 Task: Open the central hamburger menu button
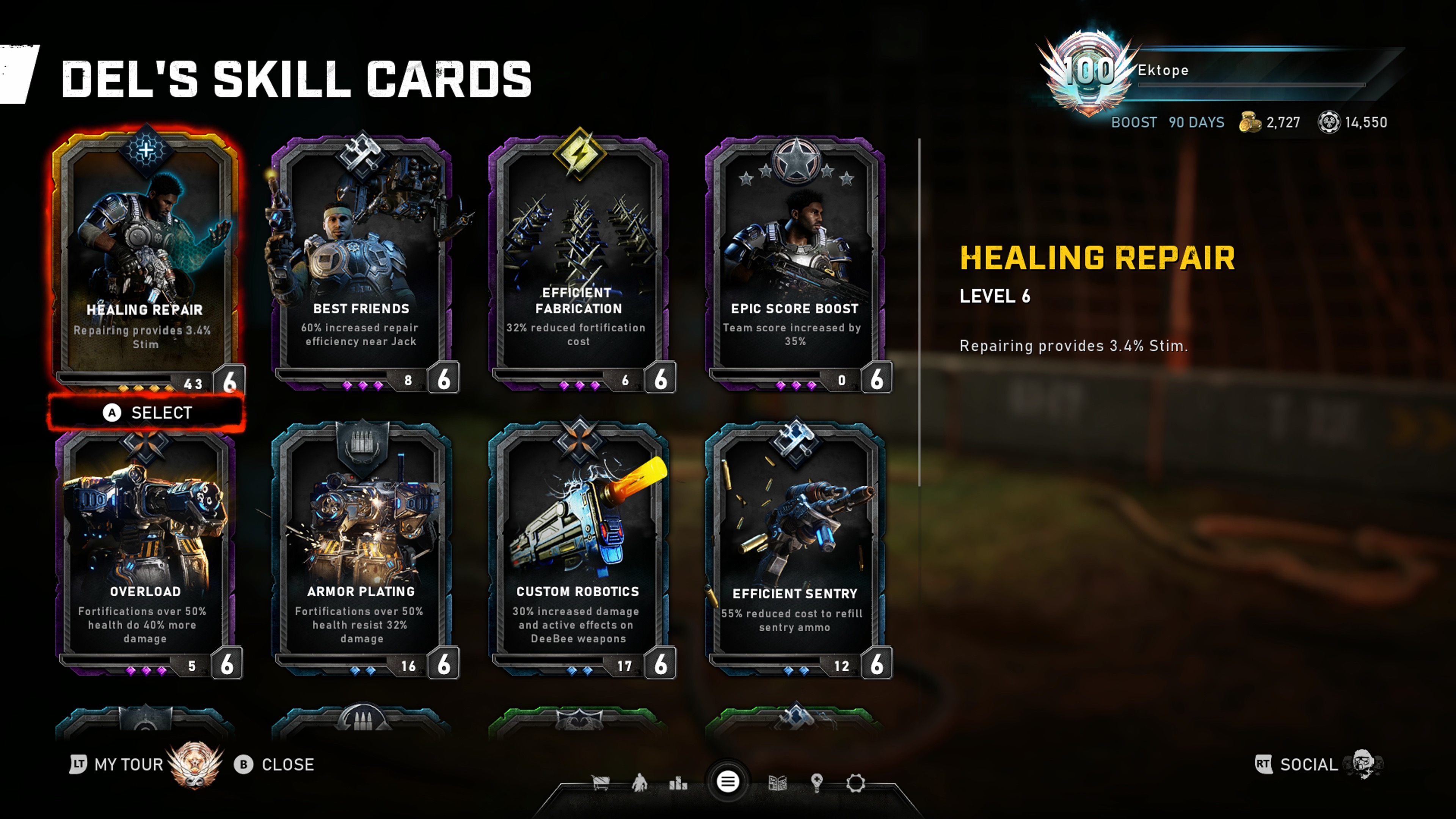pos(728,782)
